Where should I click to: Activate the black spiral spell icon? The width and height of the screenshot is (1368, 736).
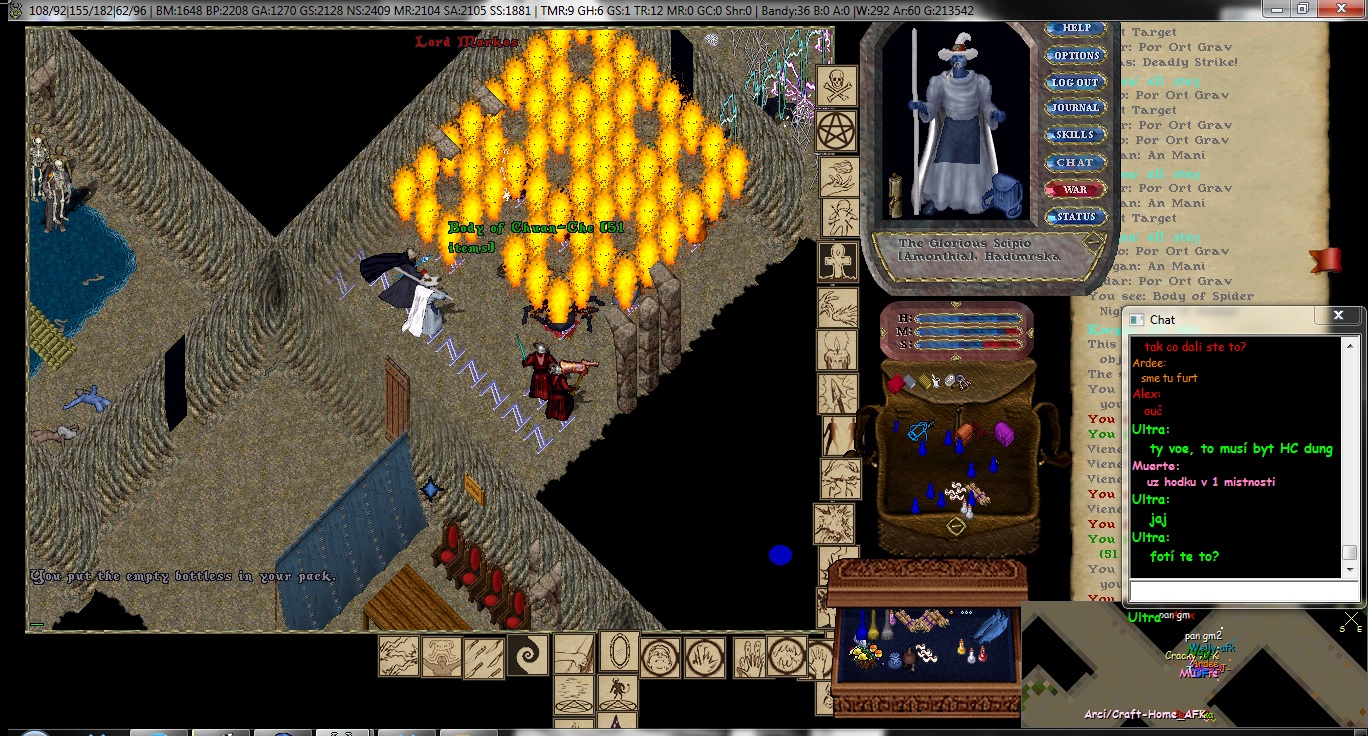click(x=527, y=656)
